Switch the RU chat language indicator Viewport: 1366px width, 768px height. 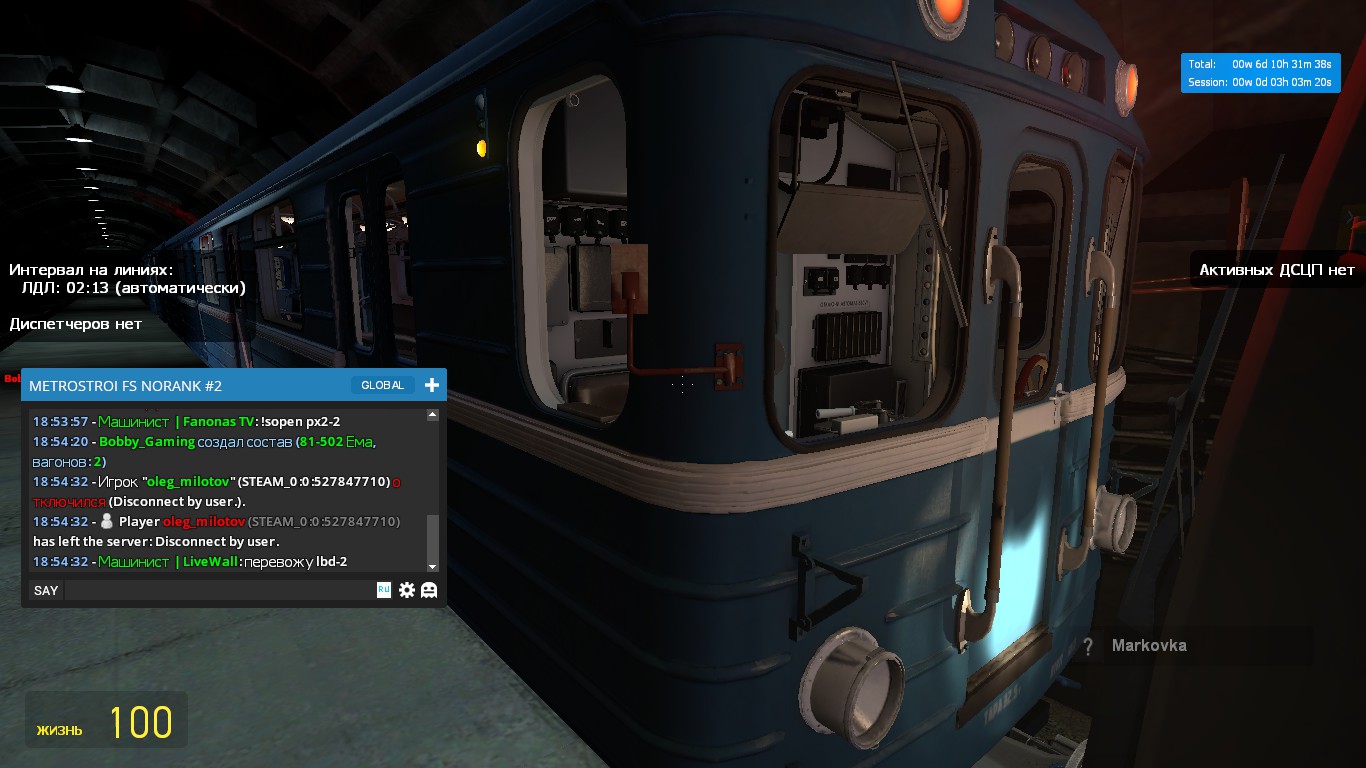click(x=384, y=590)
